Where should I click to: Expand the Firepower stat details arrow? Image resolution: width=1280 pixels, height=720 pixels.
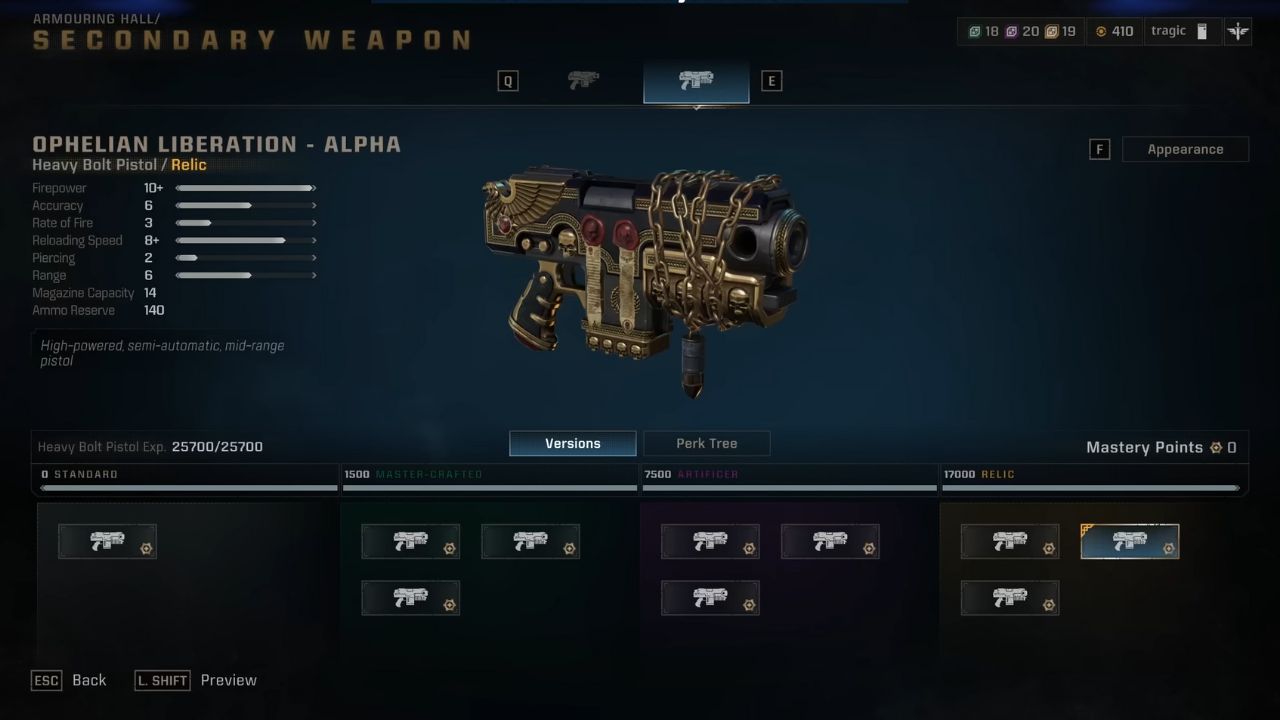click(313, 187)
